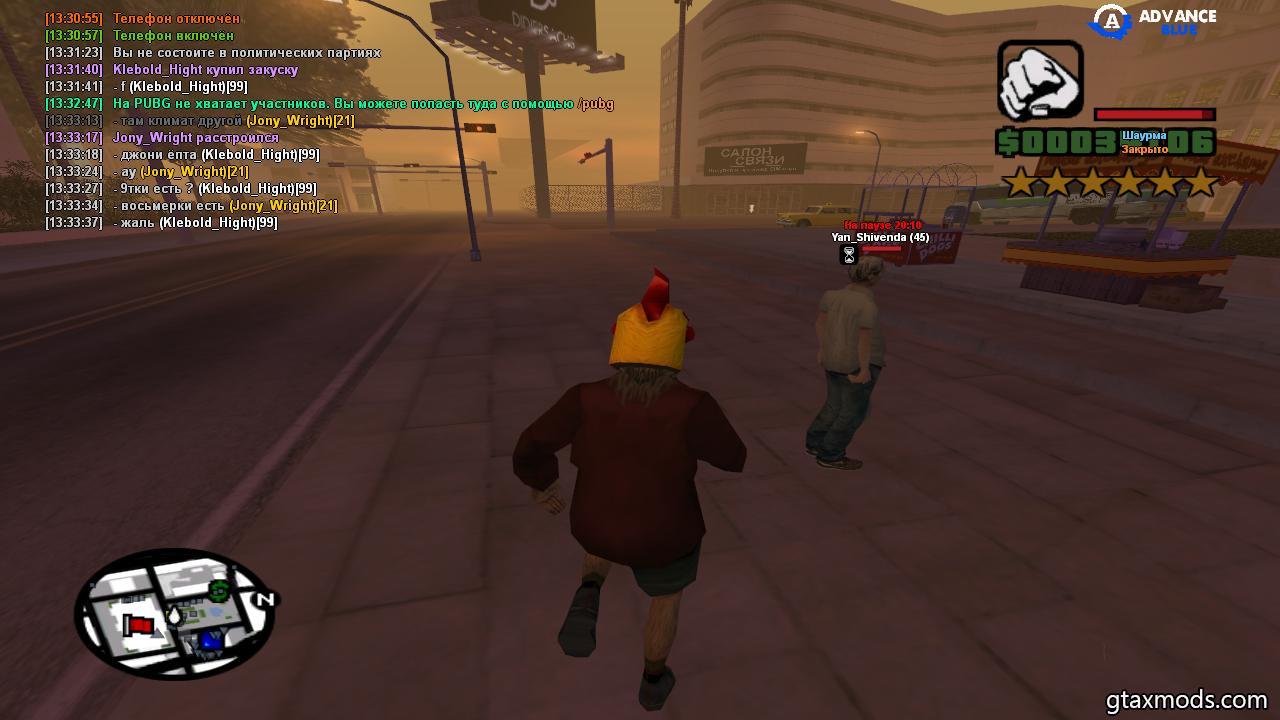Click the latest chat message from Klebold_Hight
Screen dimensions: 1280x720
point(195,222)
